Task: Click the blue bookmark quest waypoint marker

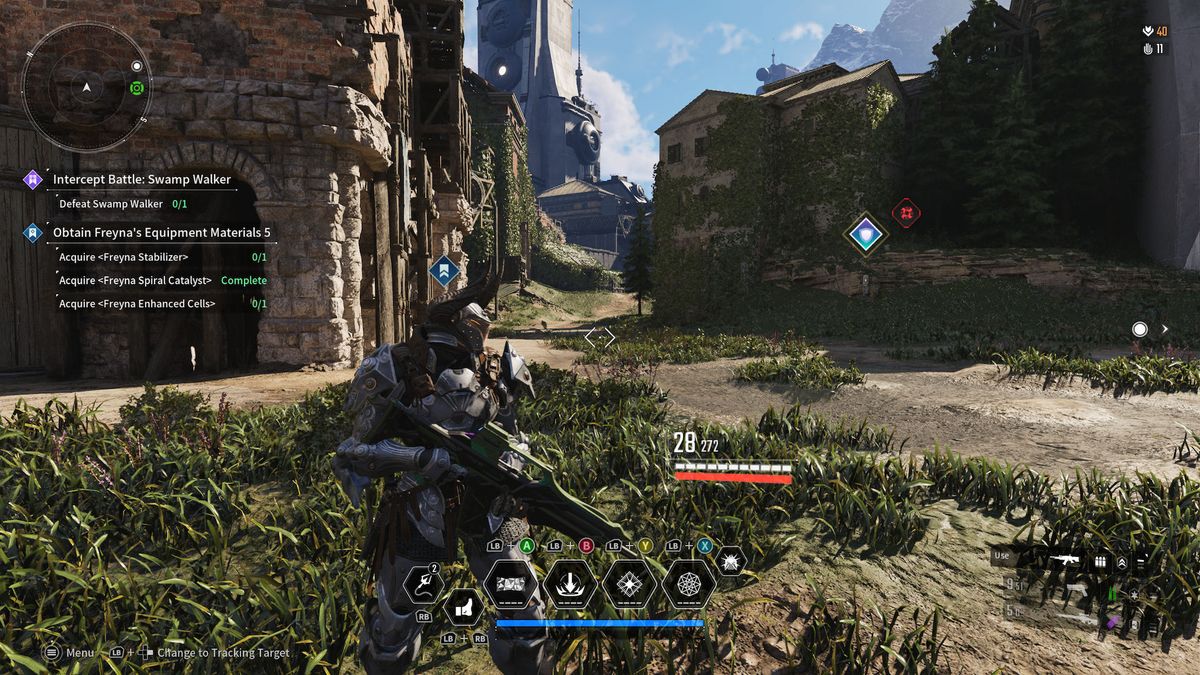Action: pyautogui.click(x=444, y=269)
